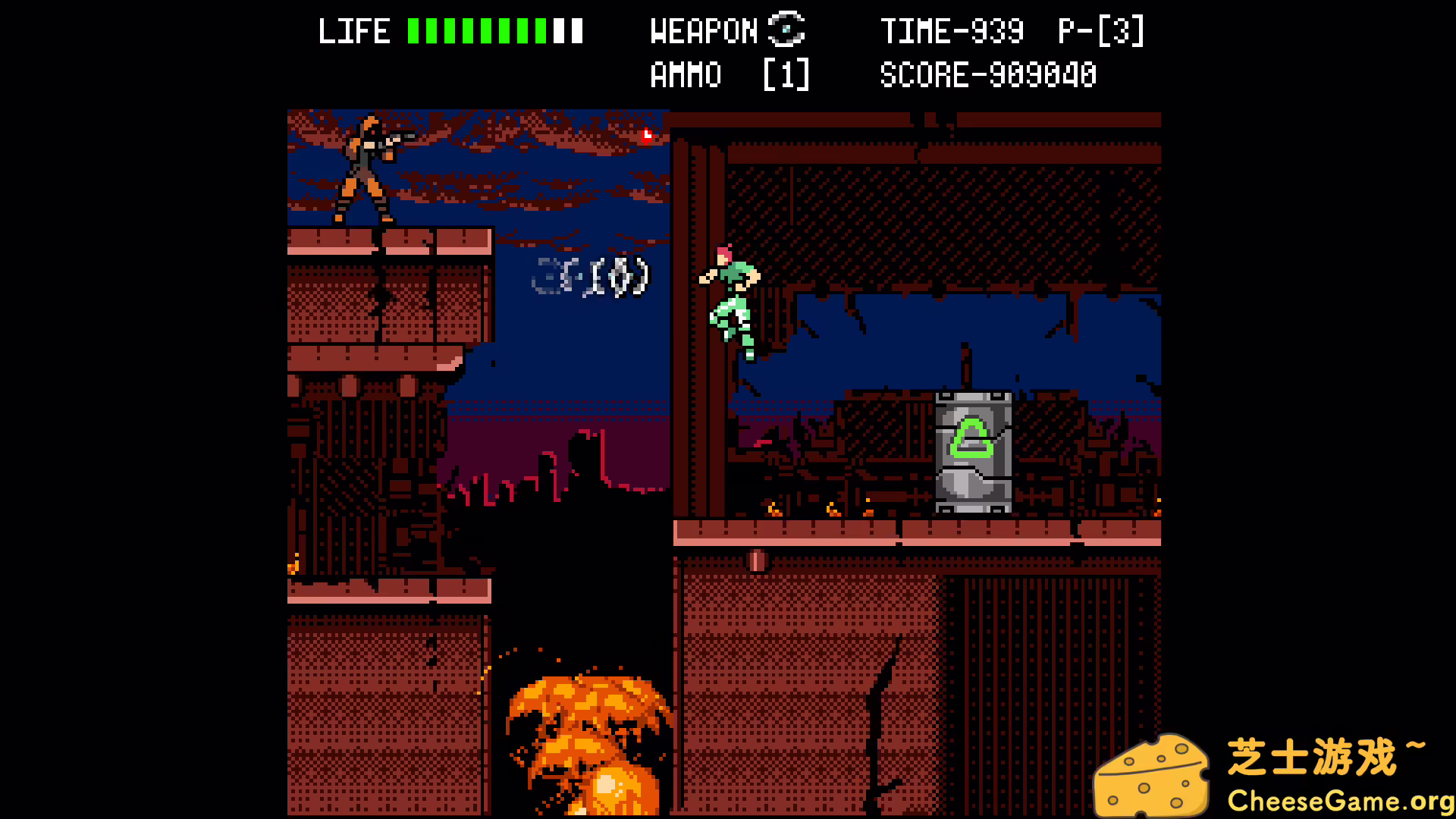Click the metal barrel with green emblem
1456x819 pixels.
pyautogui.click(x=973, y=451)
